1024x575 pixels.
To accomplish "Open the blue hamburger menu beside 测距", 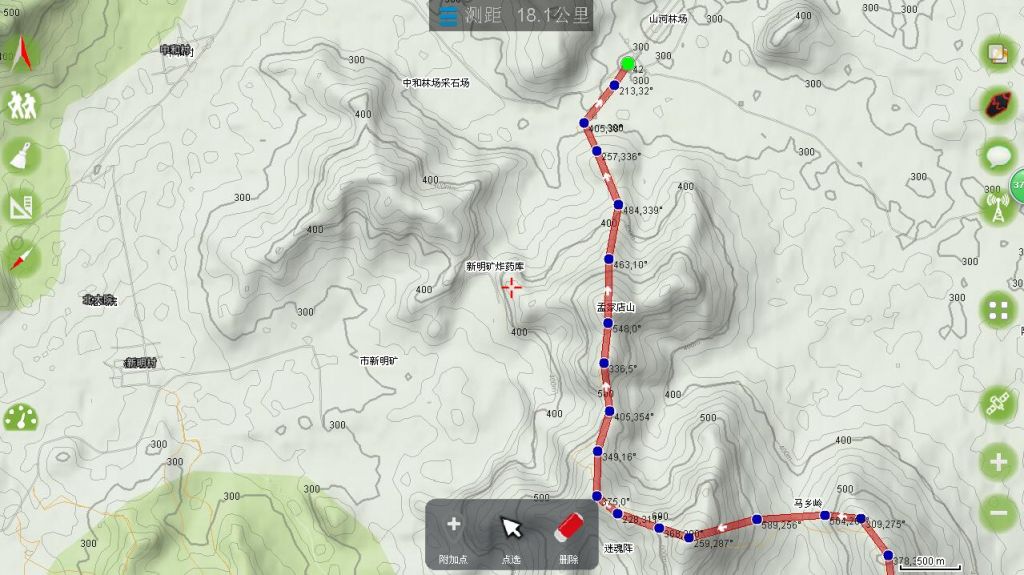I will 448,16.
